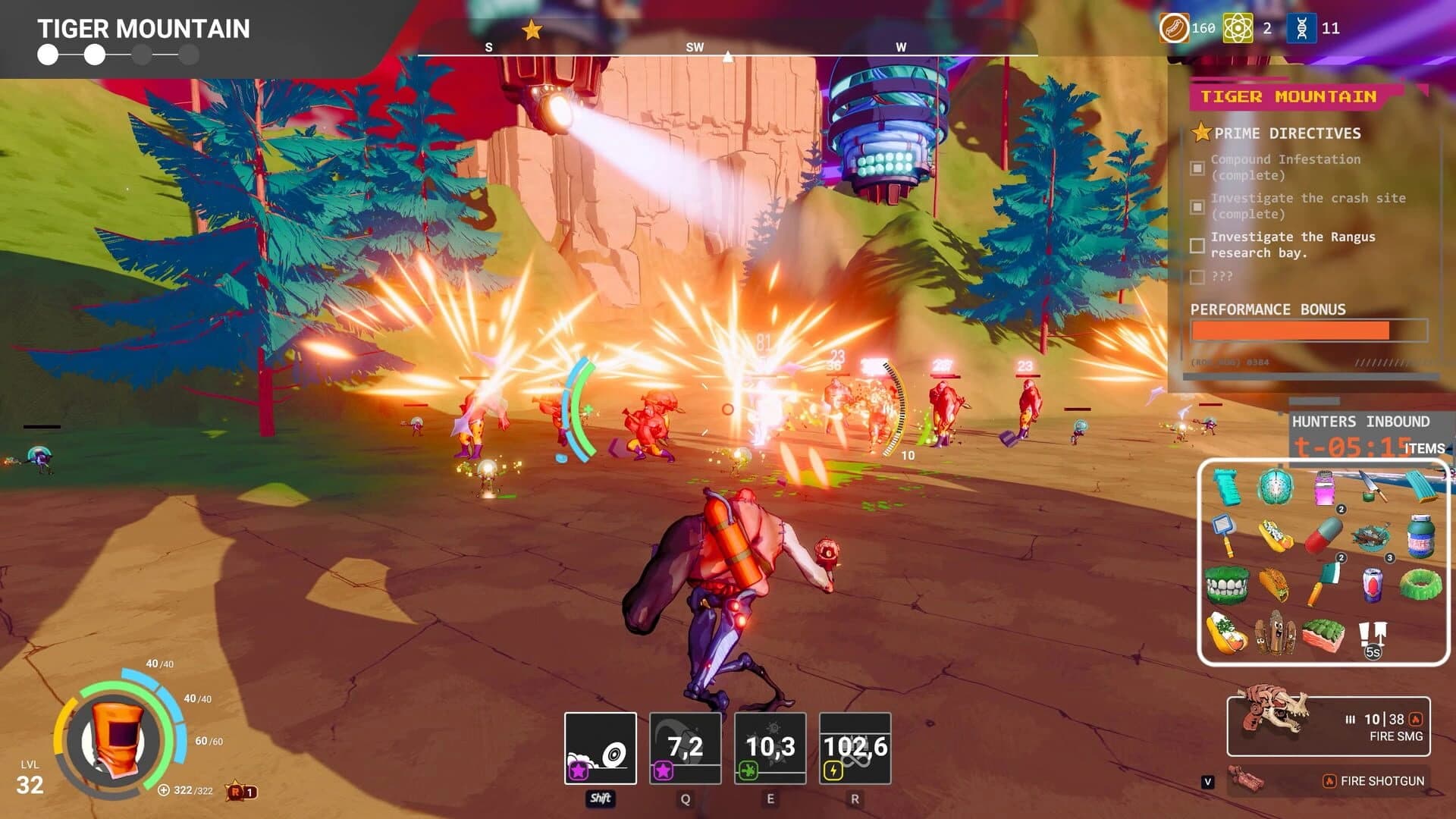
Task: Select the Q scythe ability icon
Action: [684, 747]
